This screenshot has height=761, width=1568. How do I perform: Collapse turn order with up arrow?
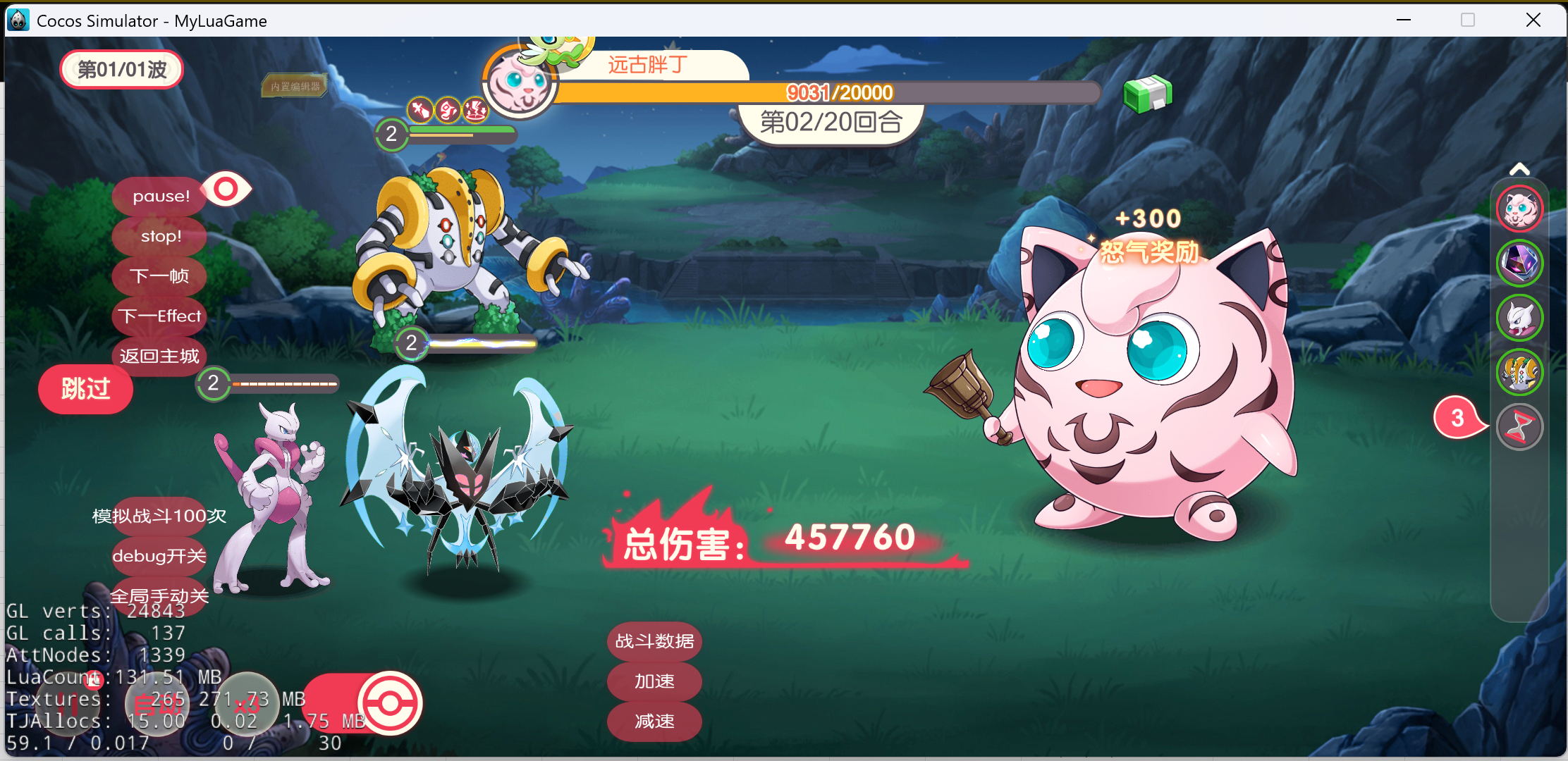(1519, 169)
